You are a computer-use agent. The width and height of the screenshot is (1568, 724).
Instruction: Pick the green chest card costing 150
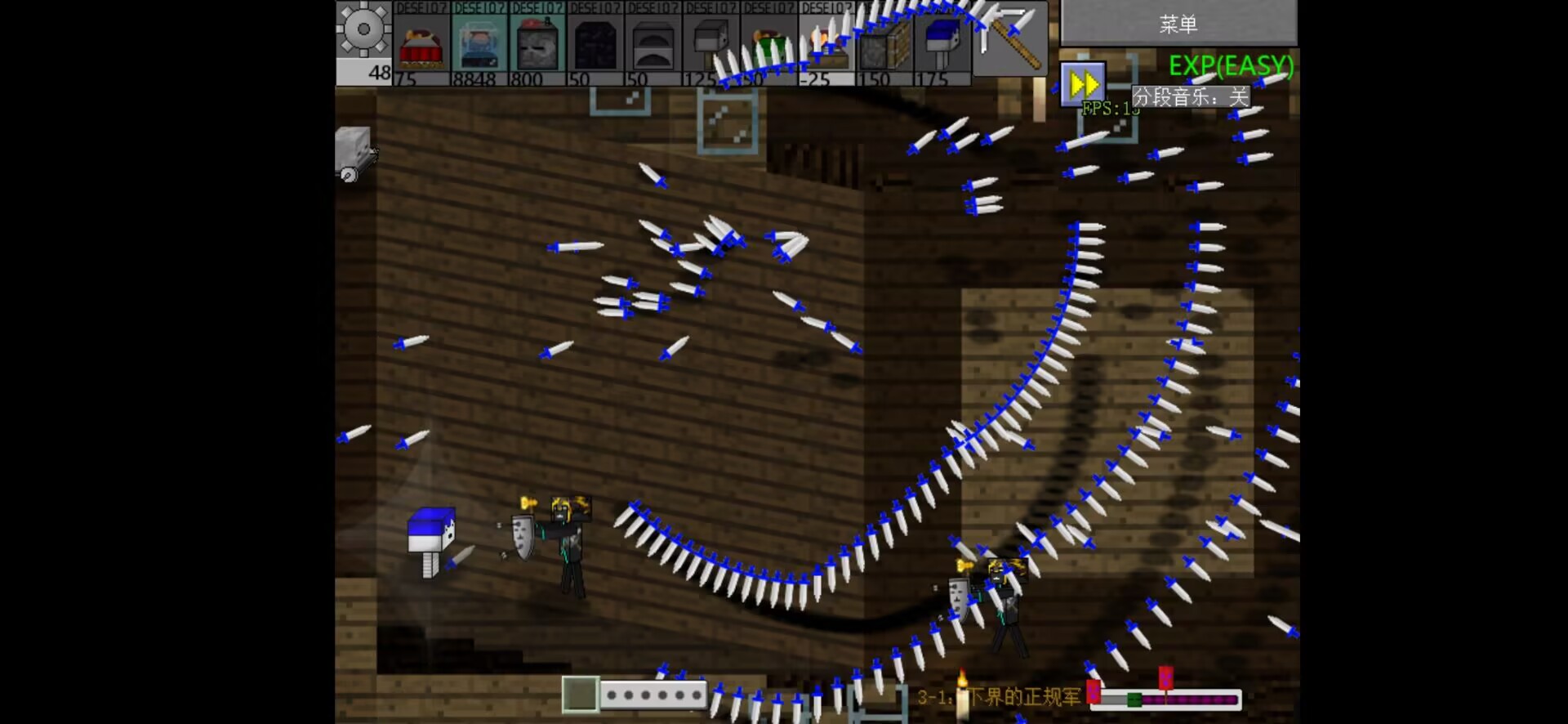(769, 44)
